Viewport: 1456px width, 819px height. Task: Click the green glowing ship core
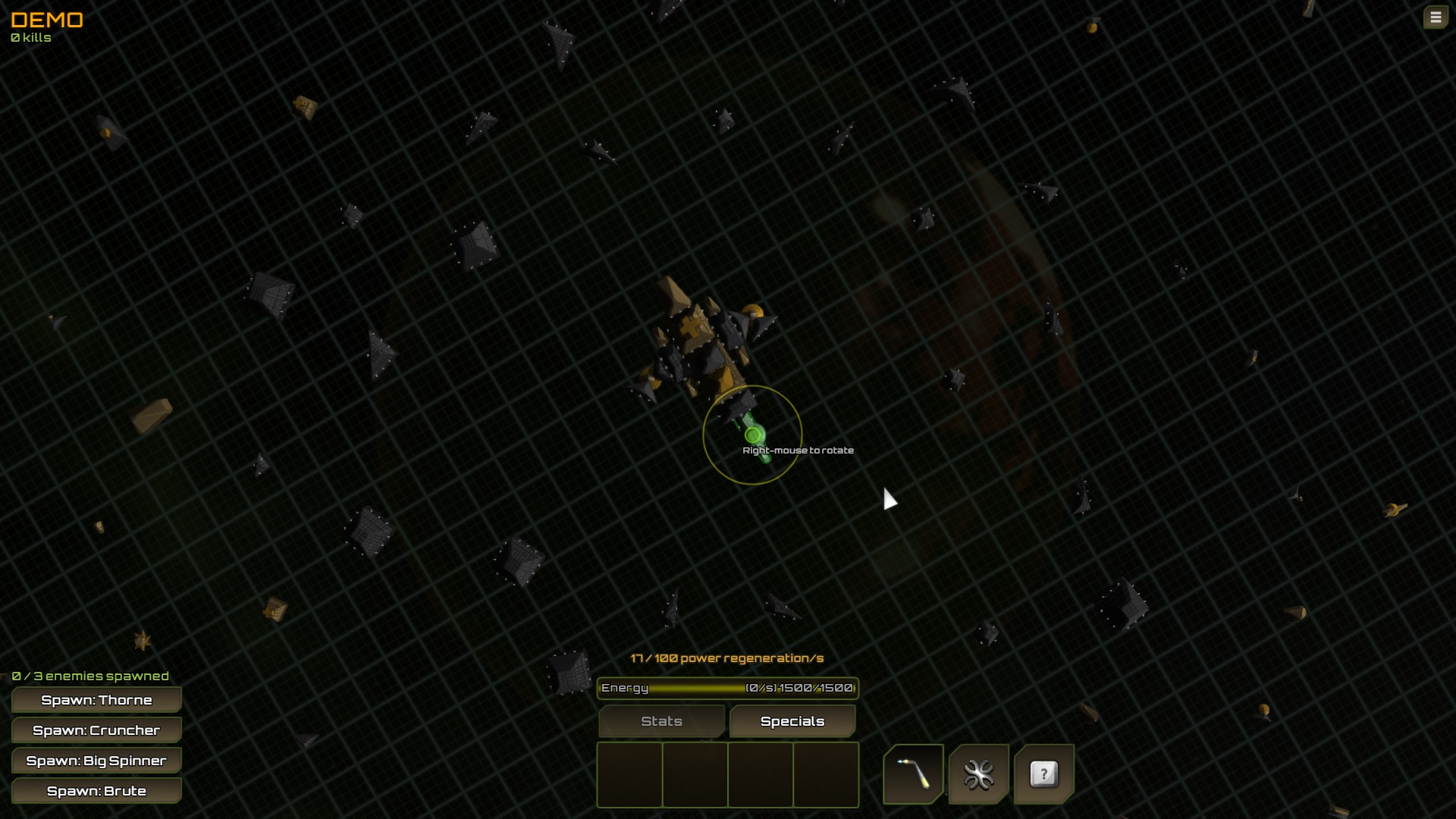(752, 435)
